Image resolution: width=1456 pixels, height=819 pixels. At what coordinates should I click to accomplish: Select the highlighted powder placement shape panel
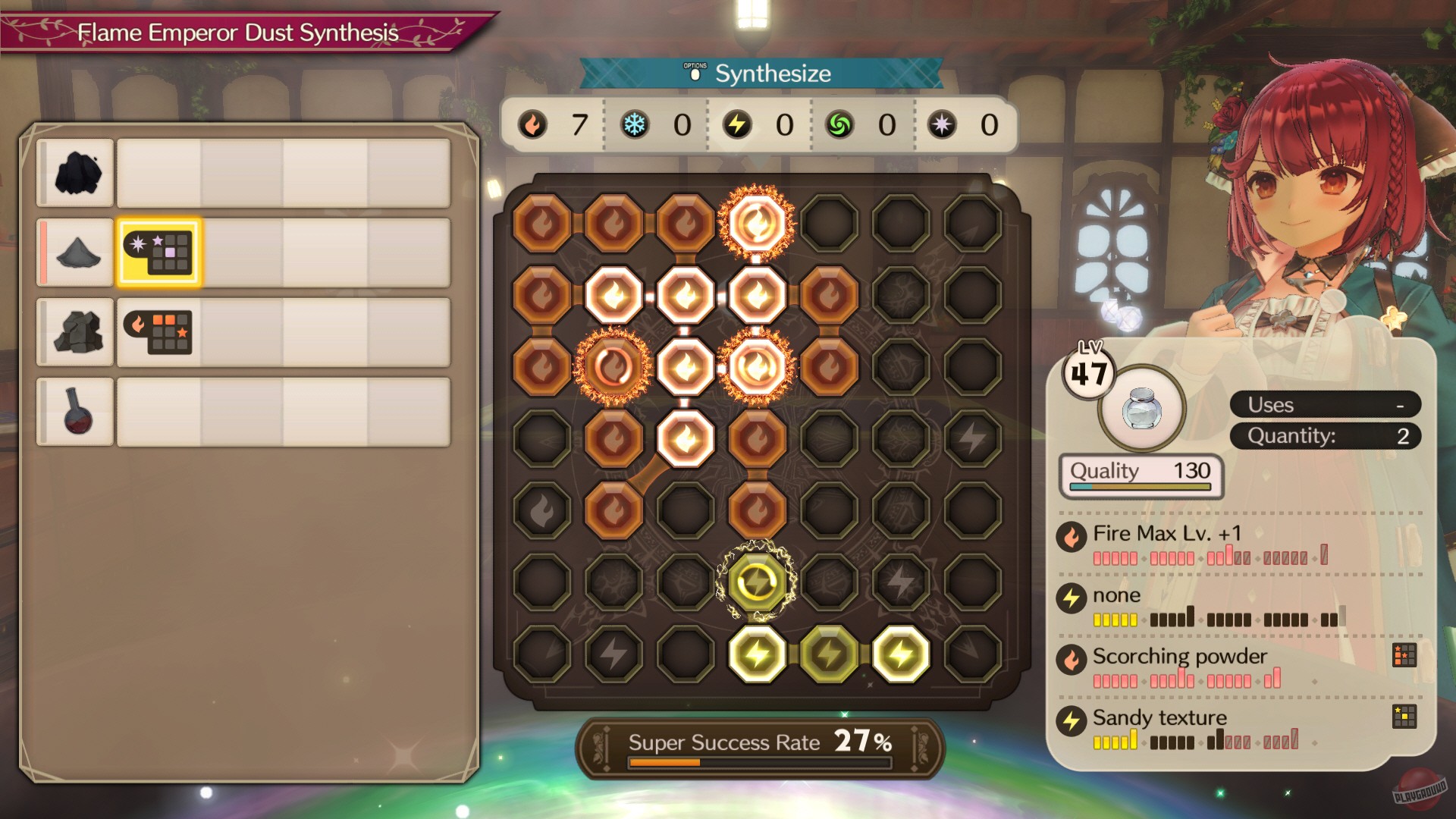coord(158,253)
